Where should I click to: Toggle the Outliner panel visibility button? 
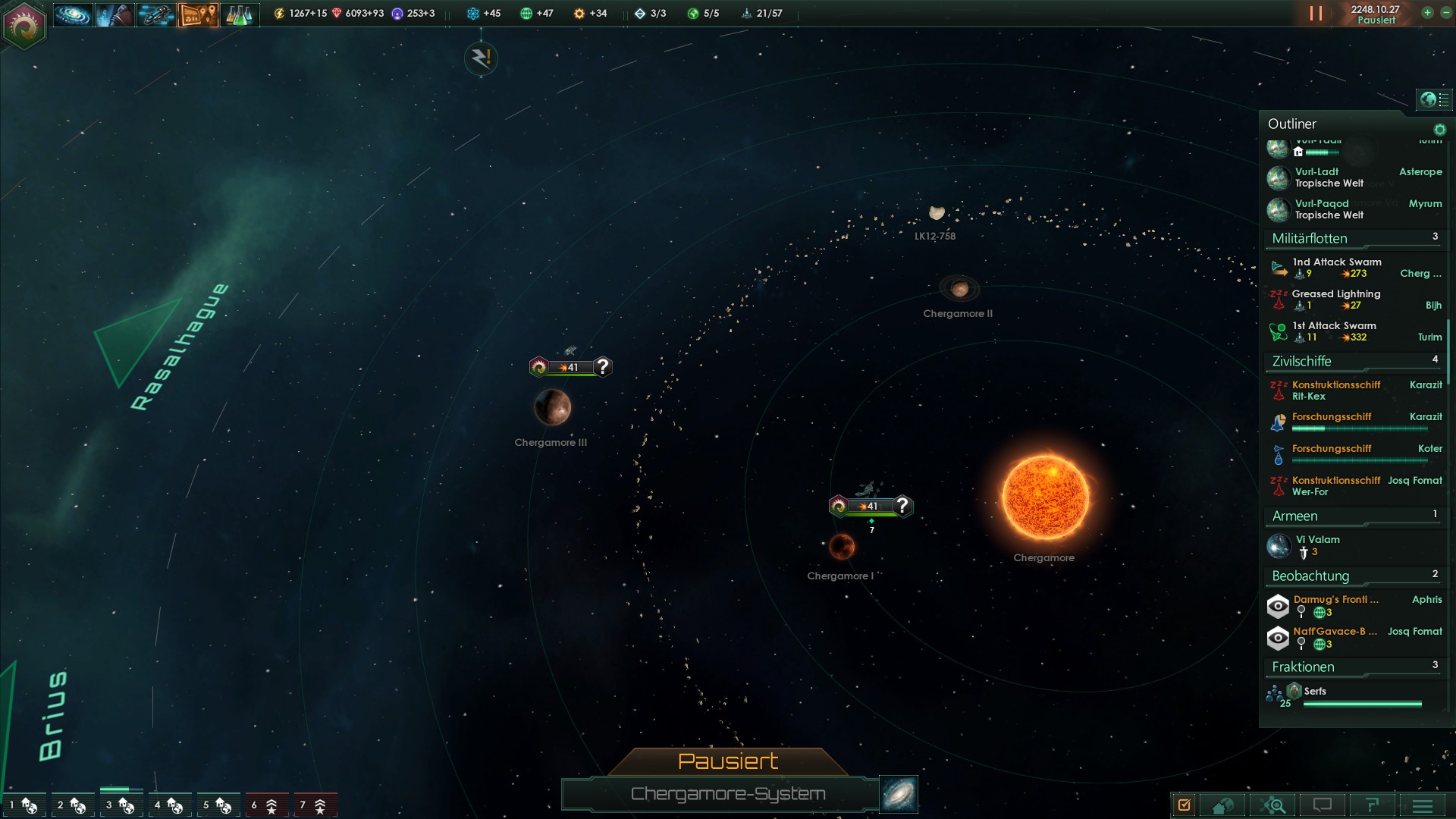(x=1433, y=99)
